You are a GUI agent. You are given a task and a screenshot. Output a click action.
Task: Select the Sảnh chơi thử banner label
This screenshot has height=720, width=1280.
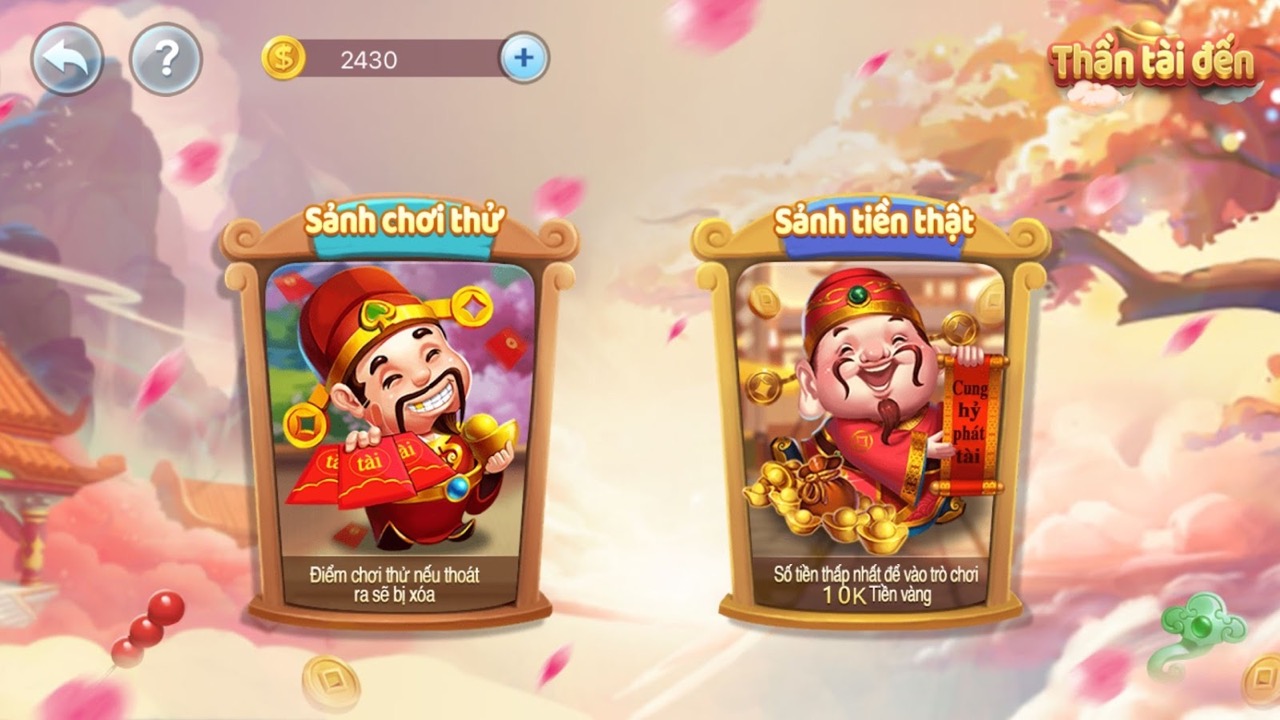(x=402, y=217)
